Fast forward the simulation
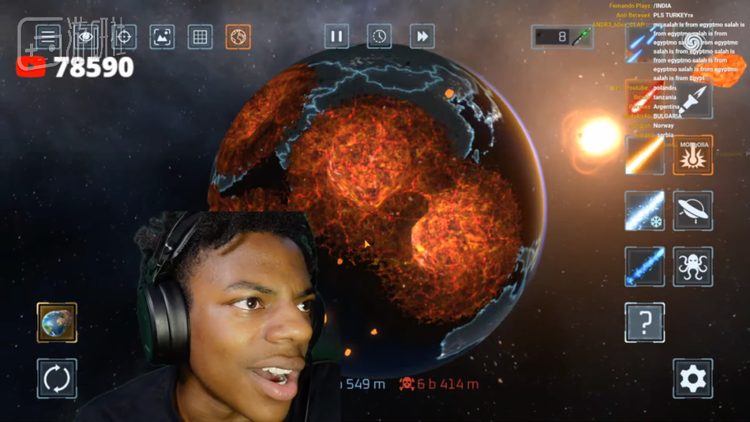The image size is (750, 422). 422,36
